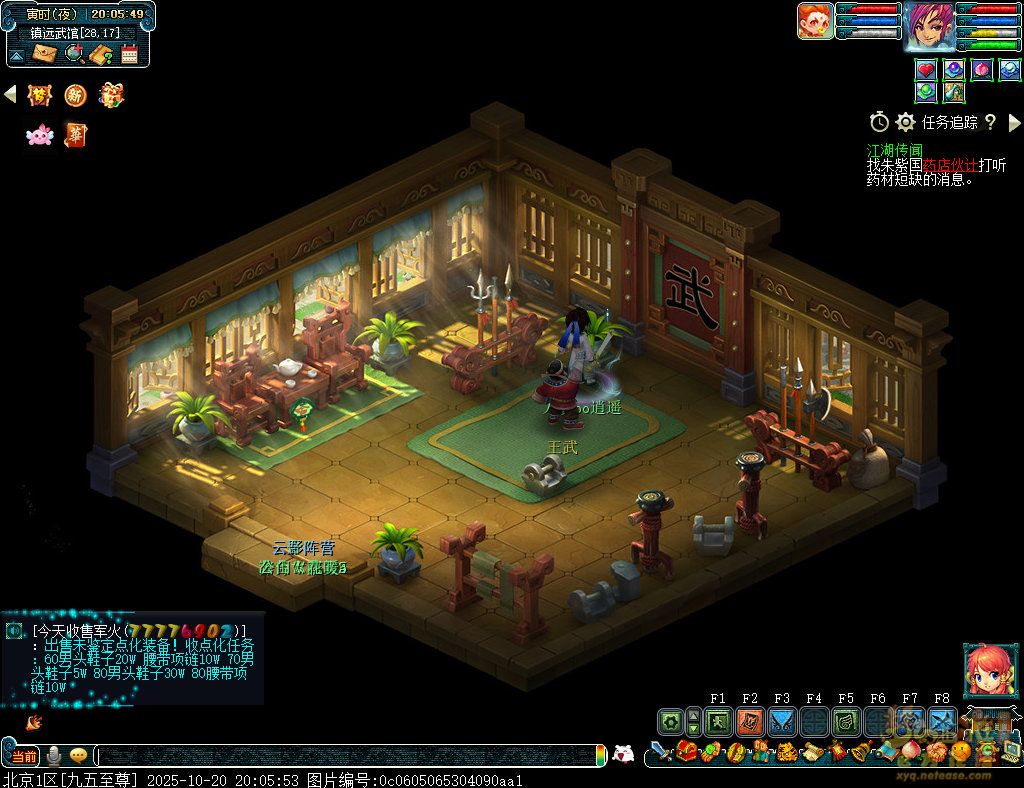Open the red treasure chest menu icon
This screenshot has height=788, width=1024.
[x=686, y=752]
